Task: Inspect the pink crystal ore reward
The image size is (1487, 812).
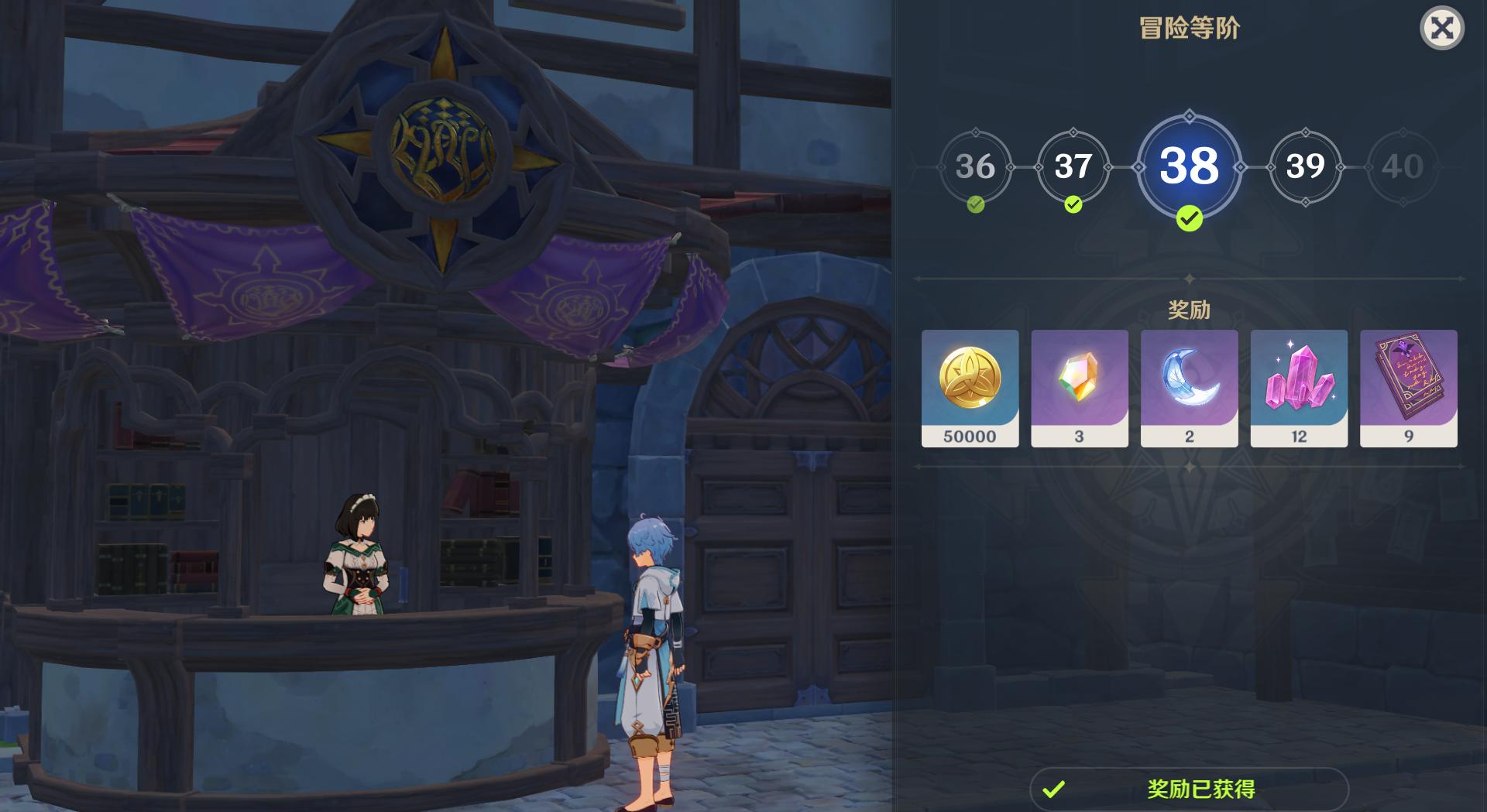Action: click(1299, 388)
